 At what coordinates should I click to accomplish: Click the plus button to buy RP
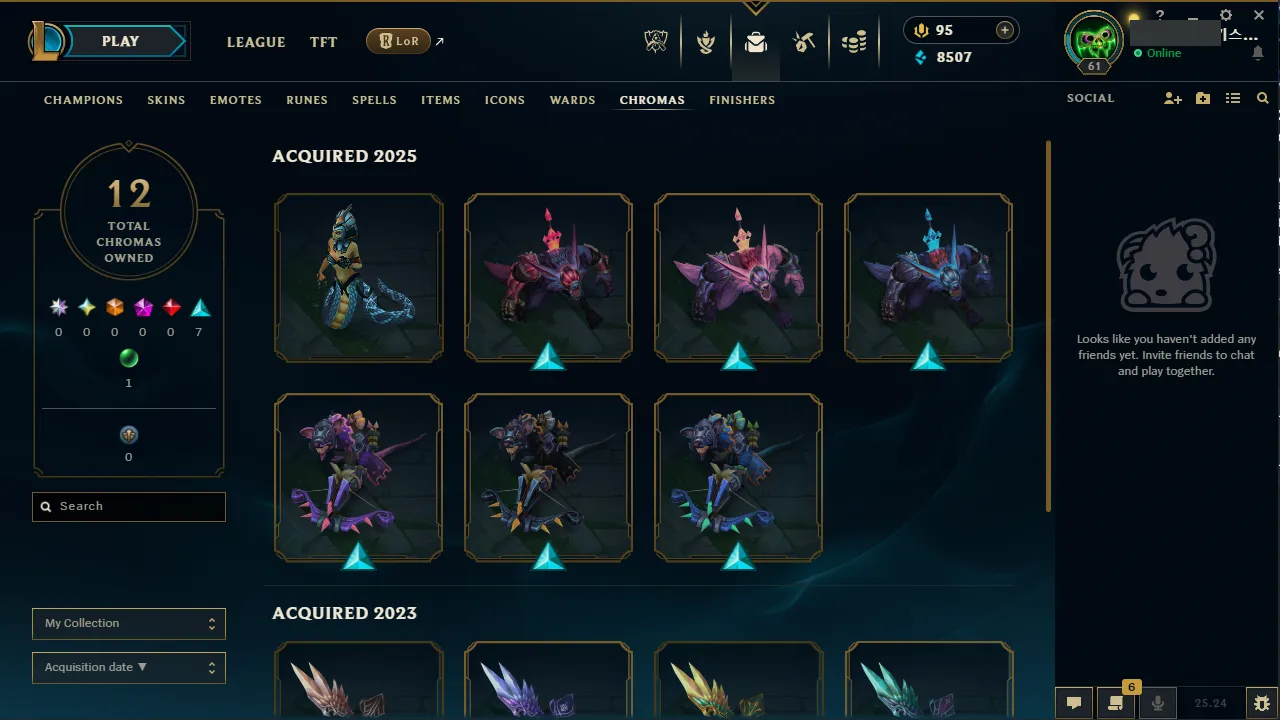pos(1003,30)
